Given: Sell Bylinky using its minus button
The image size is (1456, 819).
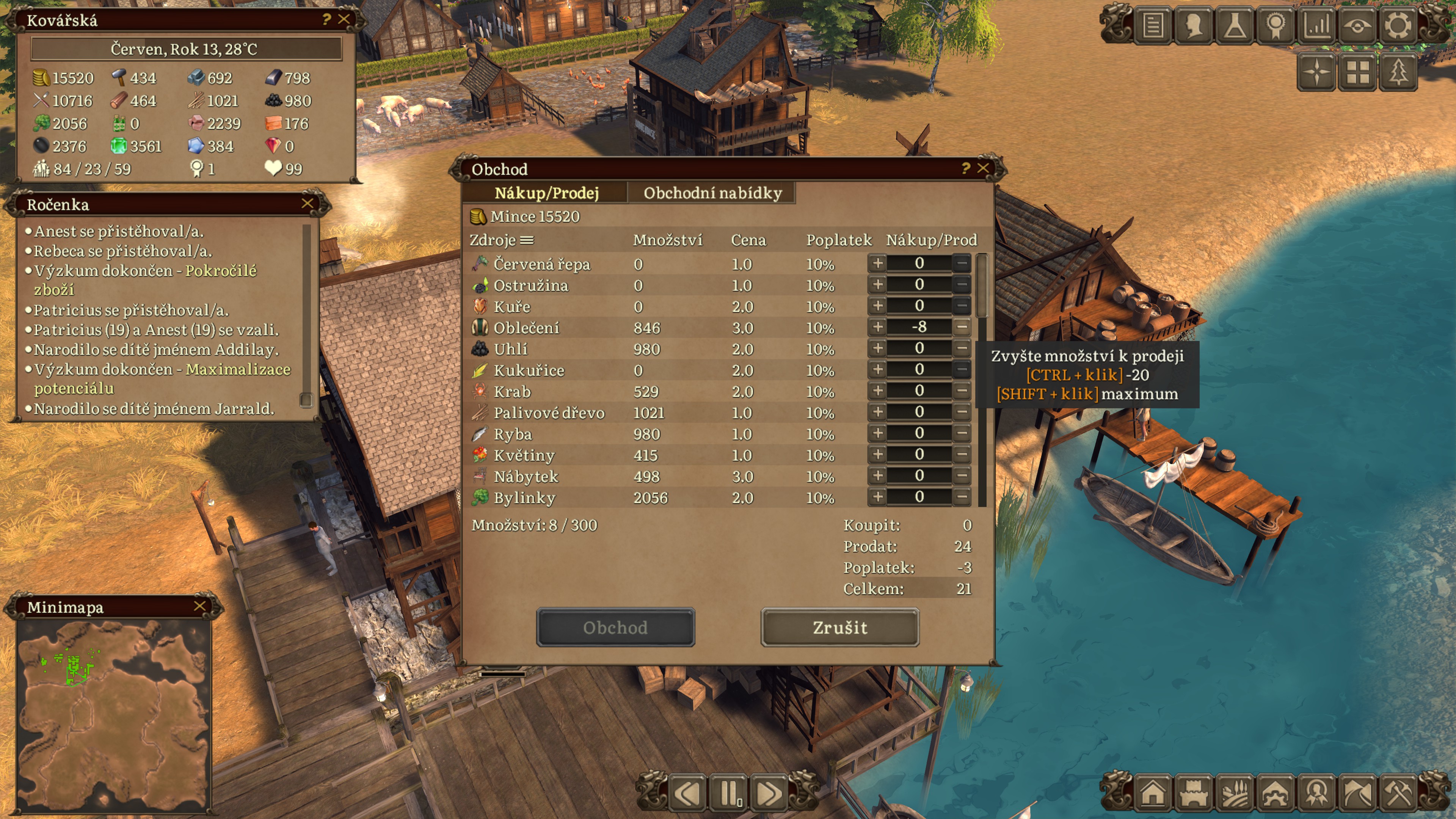Looking at the screenshot, I should tap(962, 497).
